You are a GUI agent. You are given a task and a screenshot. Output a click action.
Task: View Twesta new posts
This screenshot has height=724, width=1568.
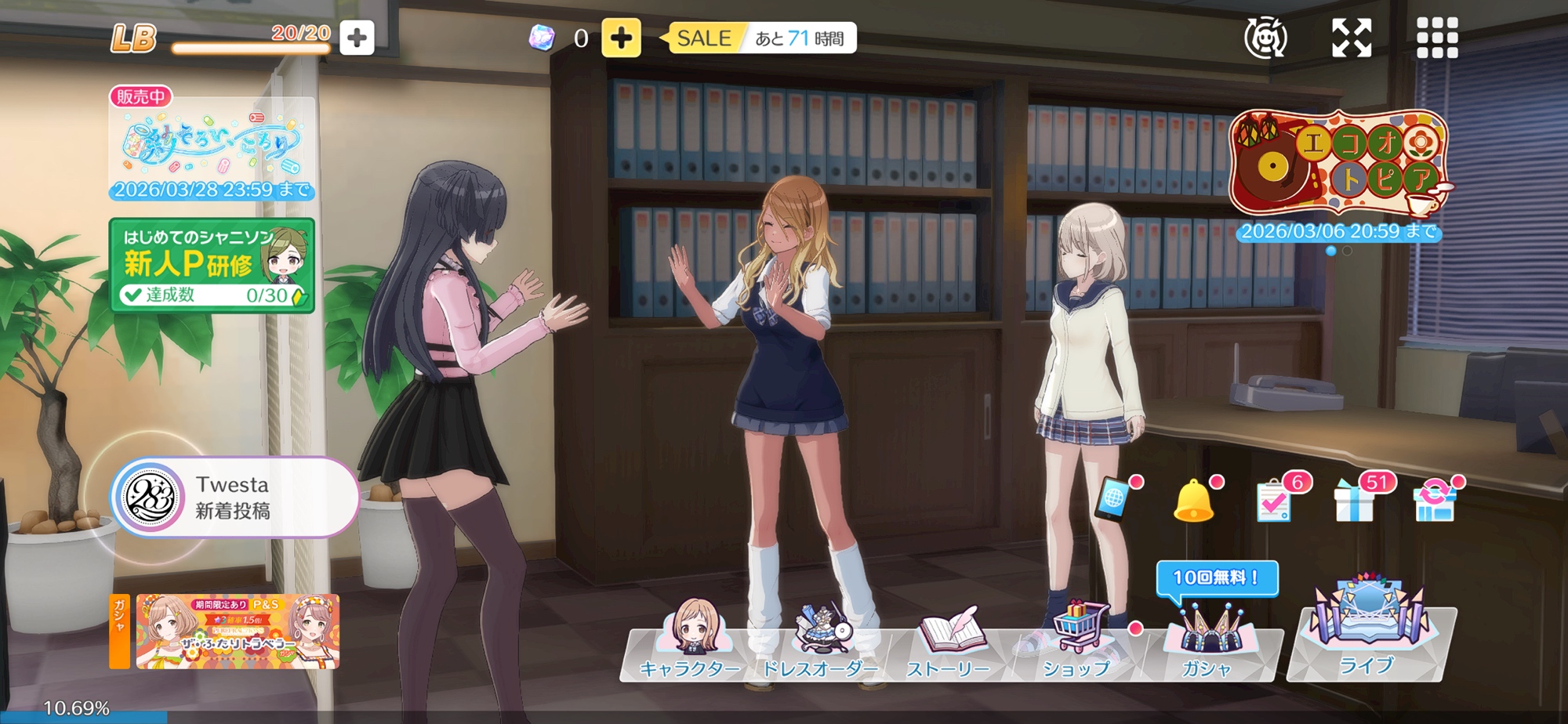(x=234, y=498)
